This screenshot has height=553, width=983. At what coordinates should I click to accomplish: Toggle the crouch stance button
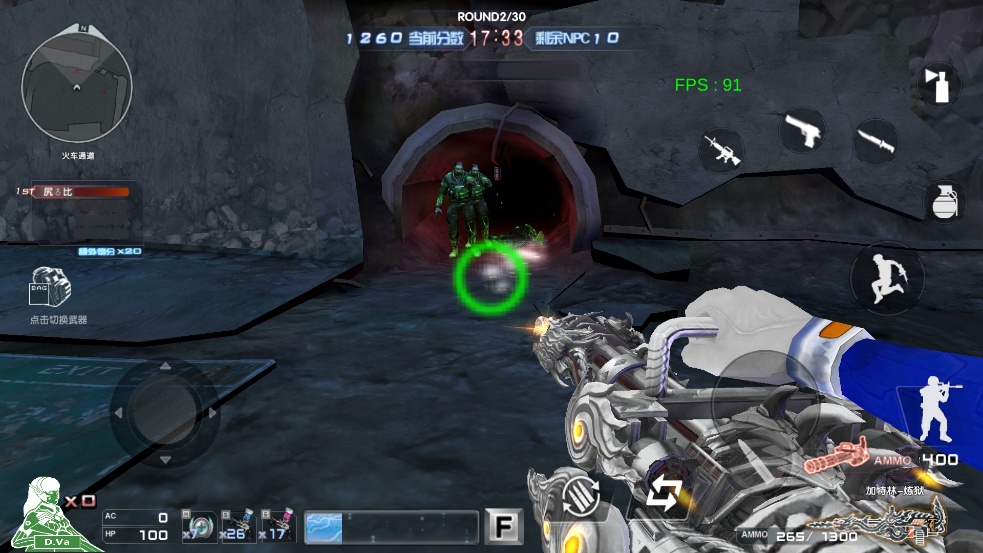[940, 410]
